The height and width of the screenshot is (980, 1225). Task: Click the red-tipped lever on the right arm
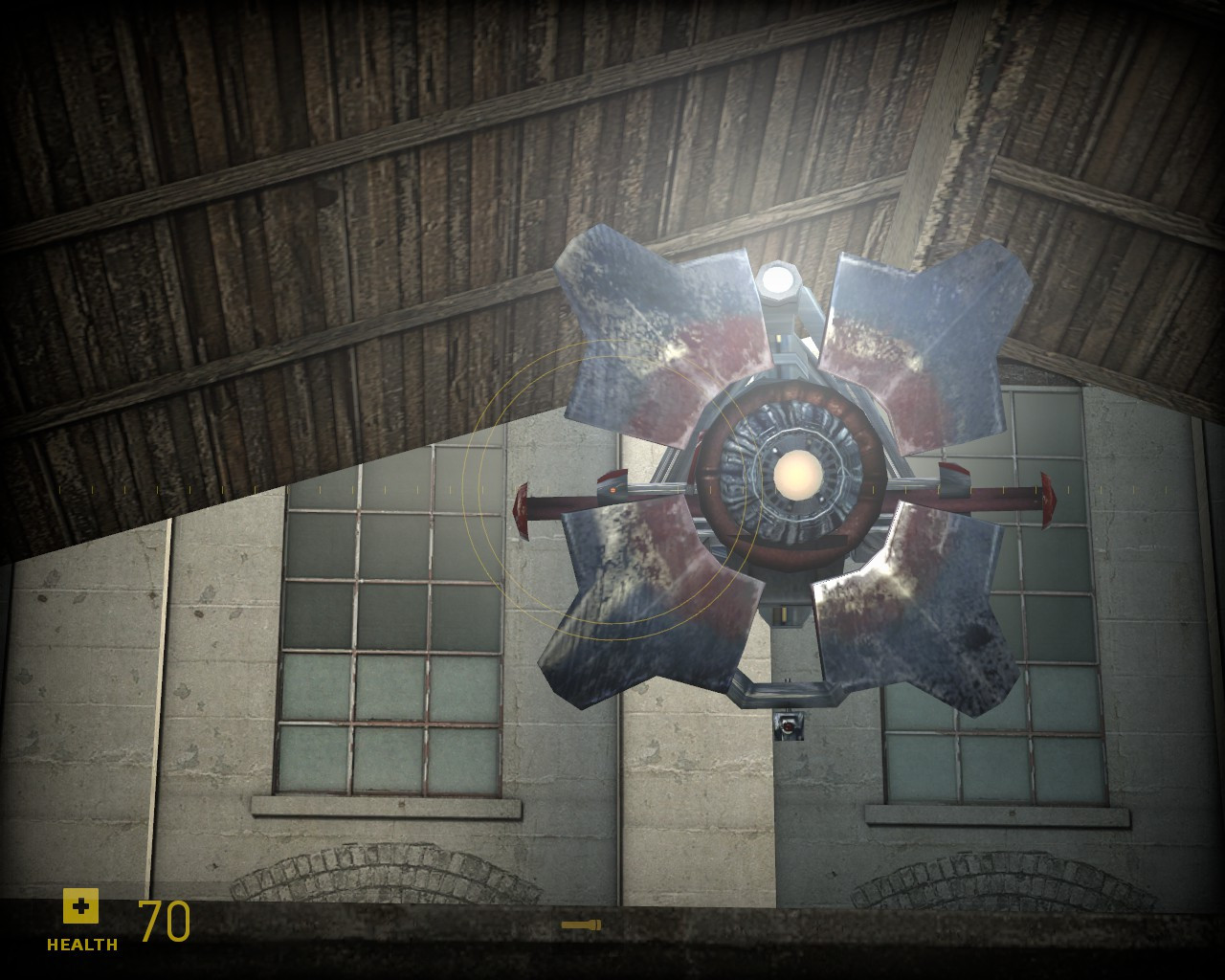point(1048,498)
